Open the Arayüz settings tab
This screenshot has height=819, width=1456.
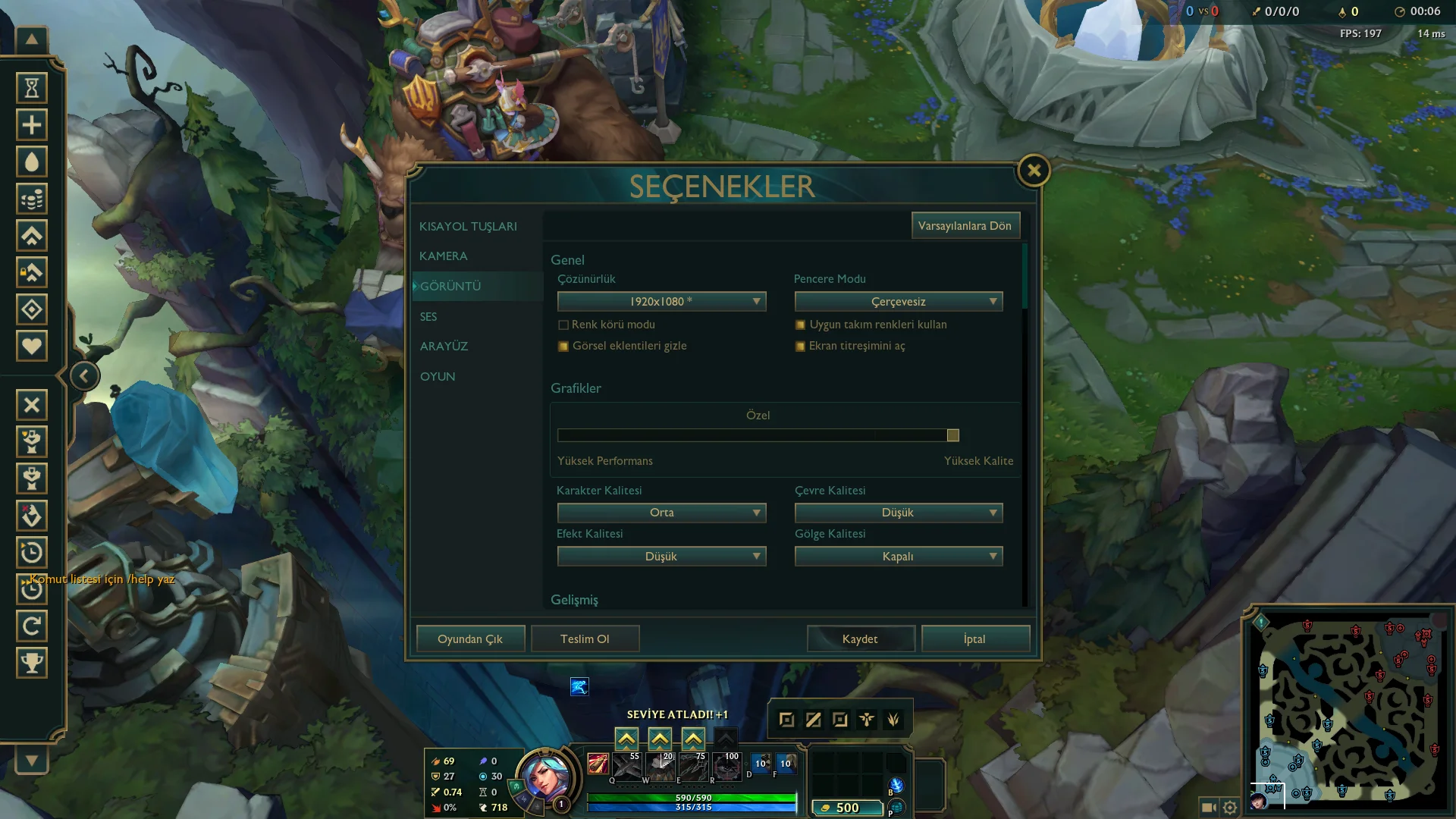tap(444, 347)
